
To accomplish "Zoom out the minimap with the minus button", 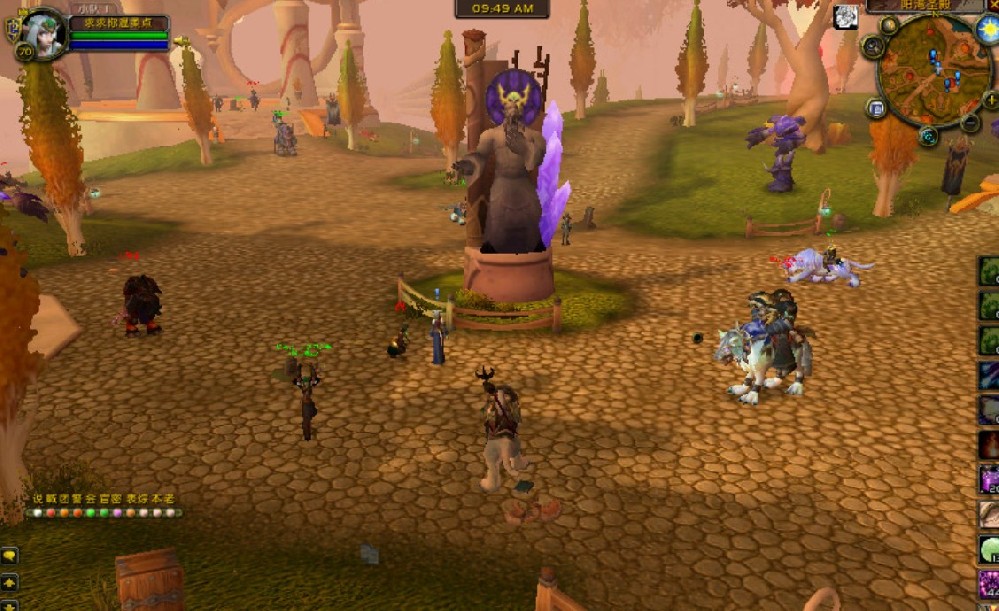I will (970, 122).
